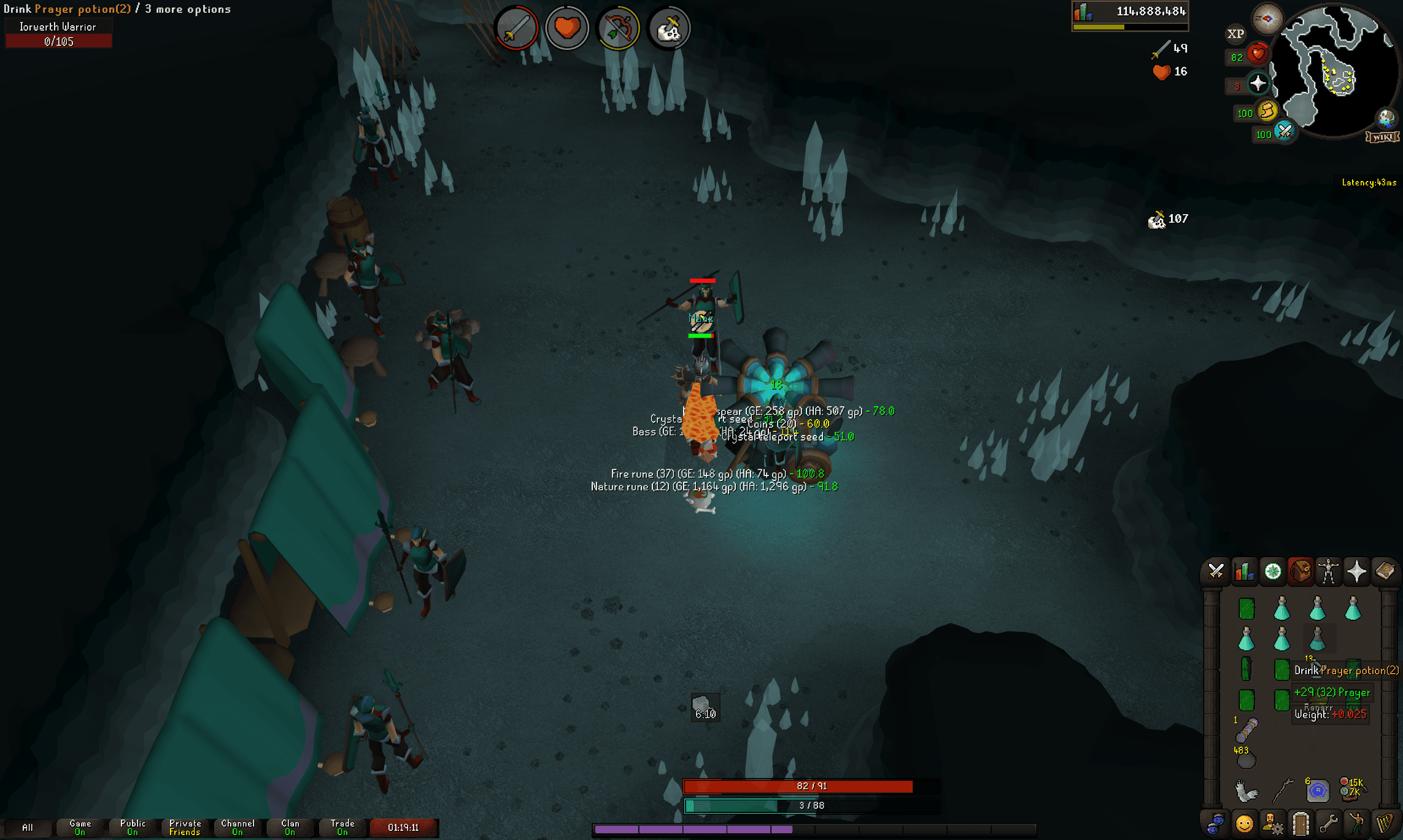1403x840 pixels.
Task: Switch to the Combat options tab
Action: click(x=1216, y=571)
